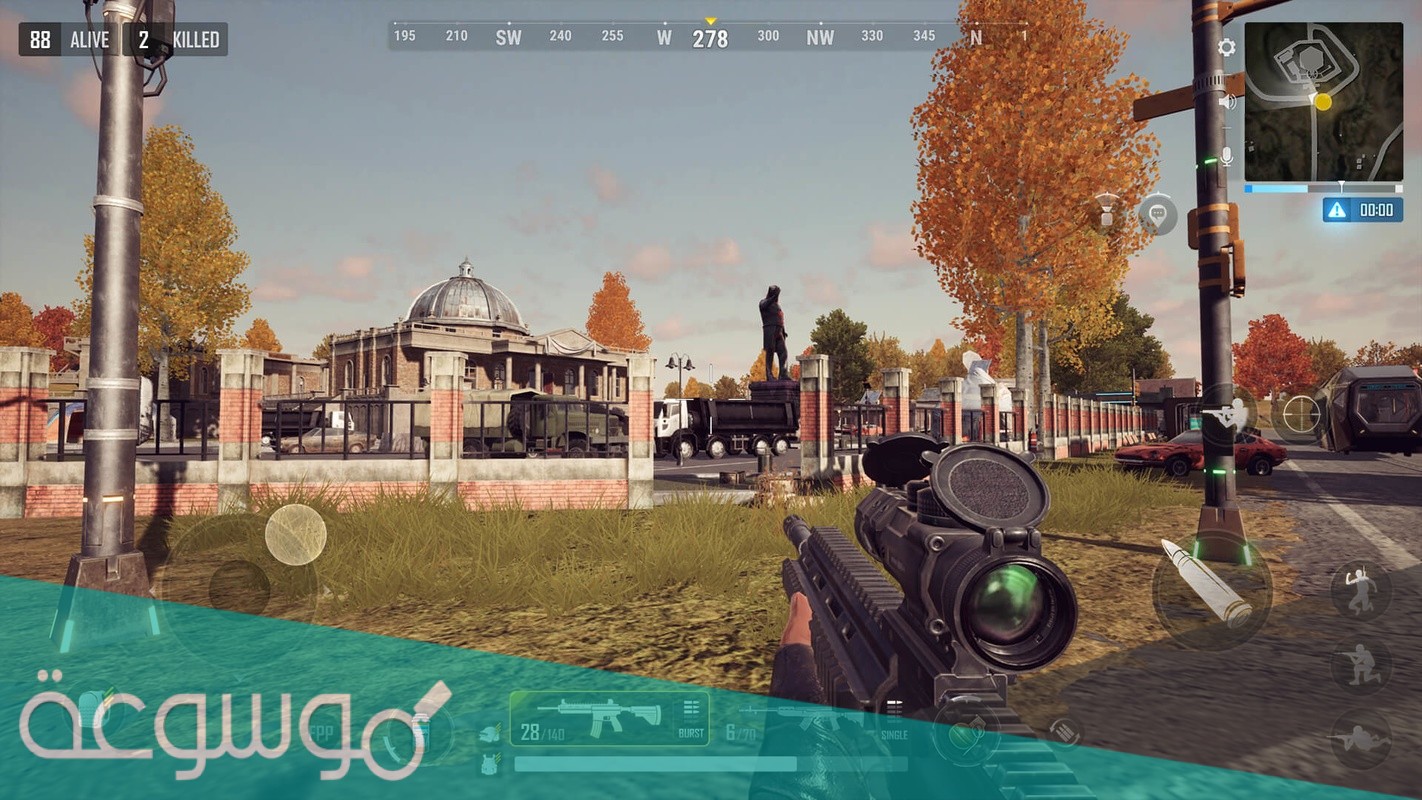Aim down sights with crosshair button

(1300, 414)
